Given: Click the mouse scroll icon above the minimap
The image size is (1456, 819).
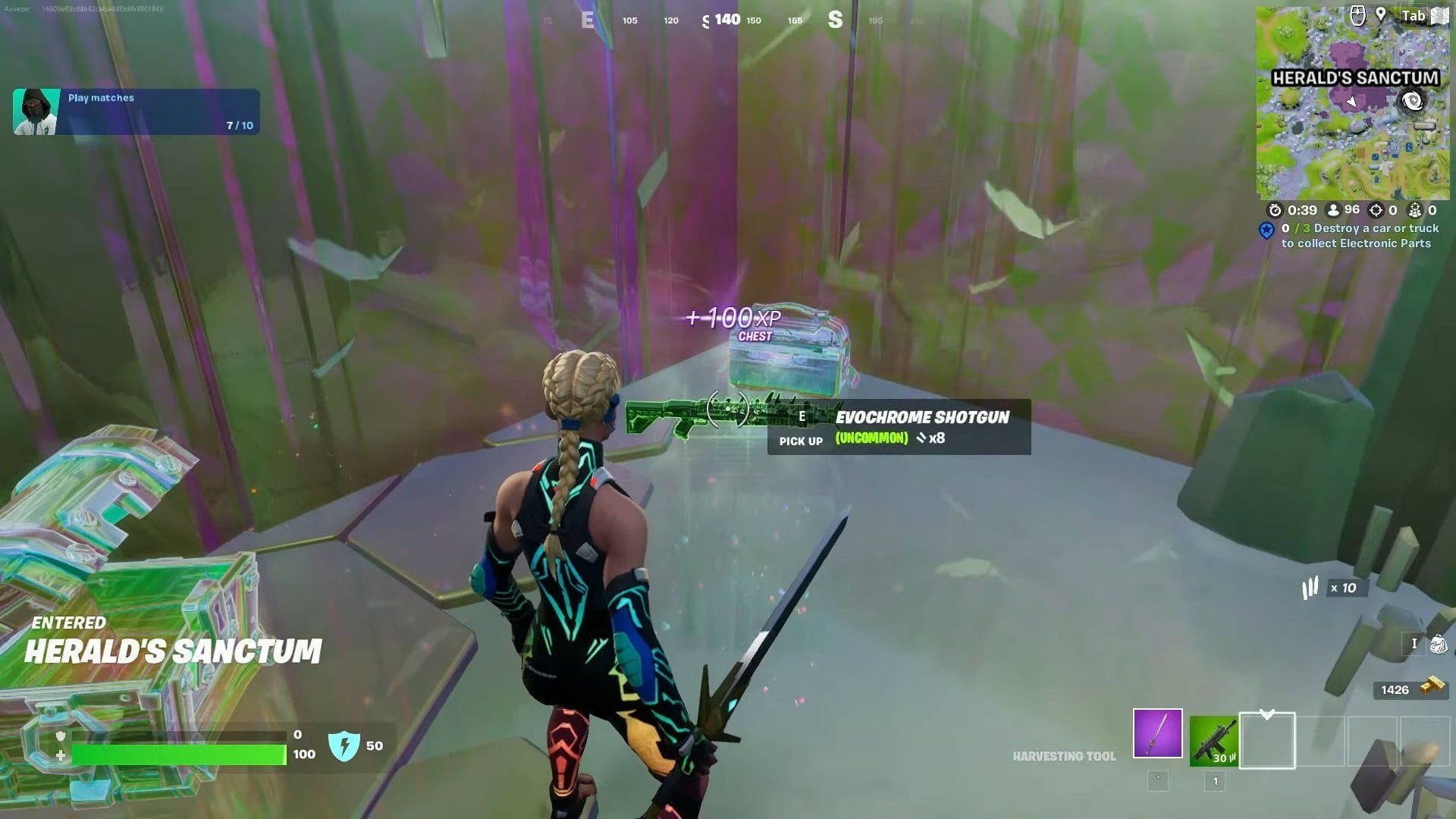Looking at the screenshot, I should [1358, 14].
